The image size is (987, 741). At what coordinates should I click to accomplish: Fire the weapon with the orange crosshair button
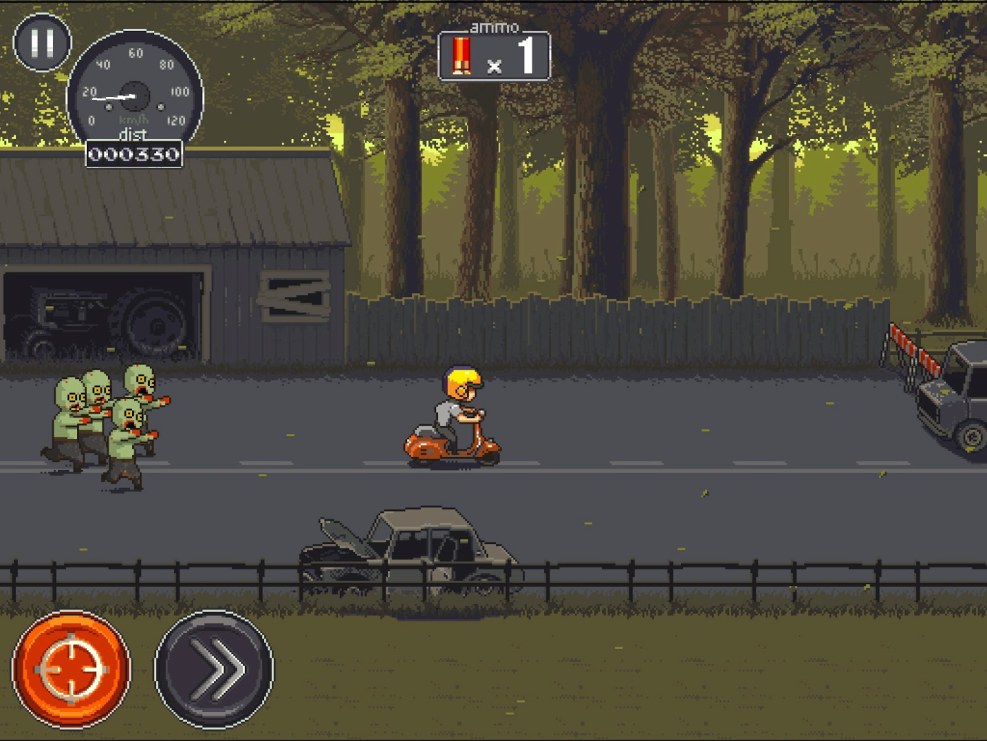point(71,669)
